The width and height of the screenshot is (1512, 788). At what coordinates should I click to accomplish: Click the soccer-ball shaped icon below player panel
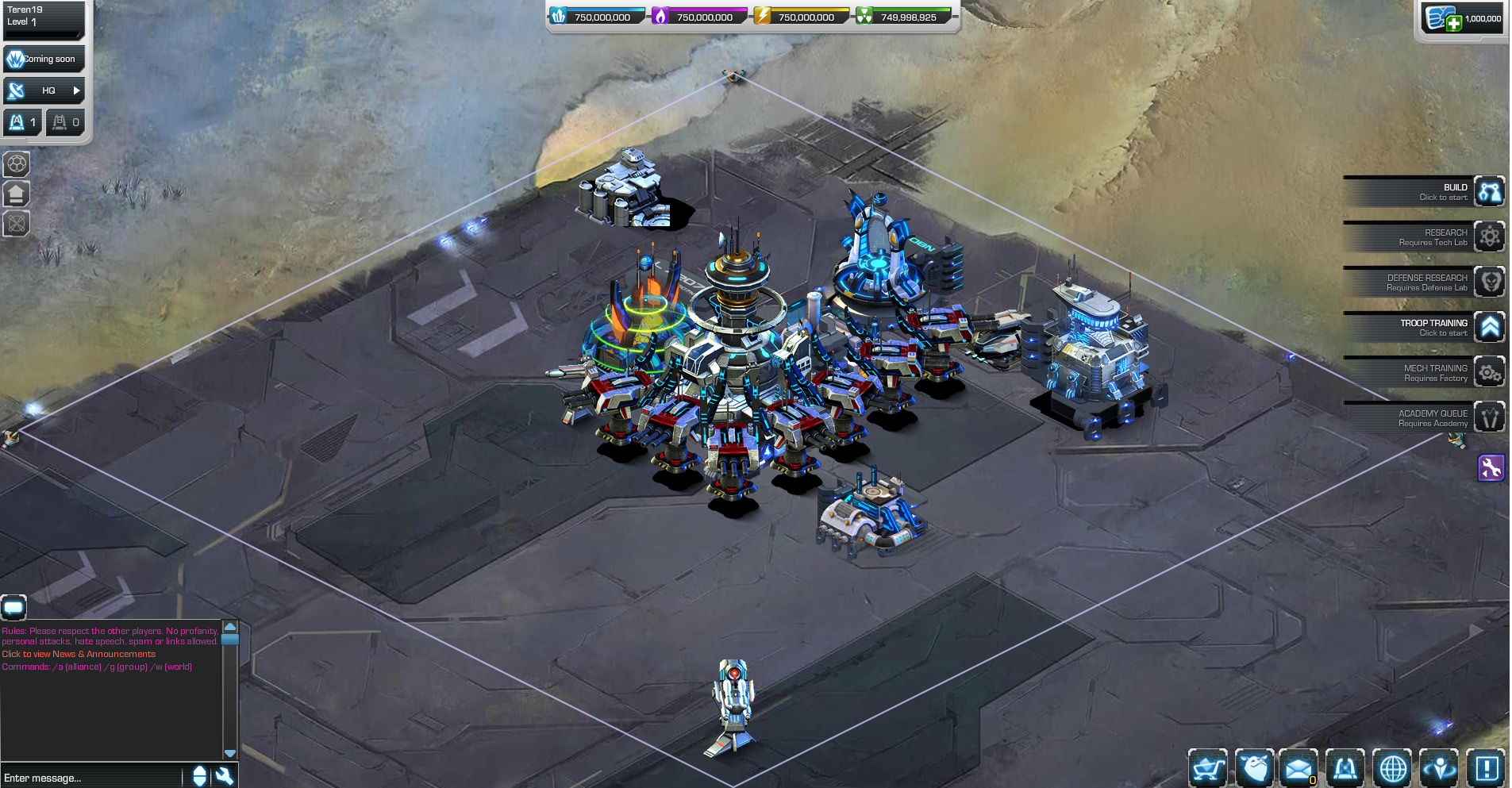pyautogui.click(x=17, y=164)
